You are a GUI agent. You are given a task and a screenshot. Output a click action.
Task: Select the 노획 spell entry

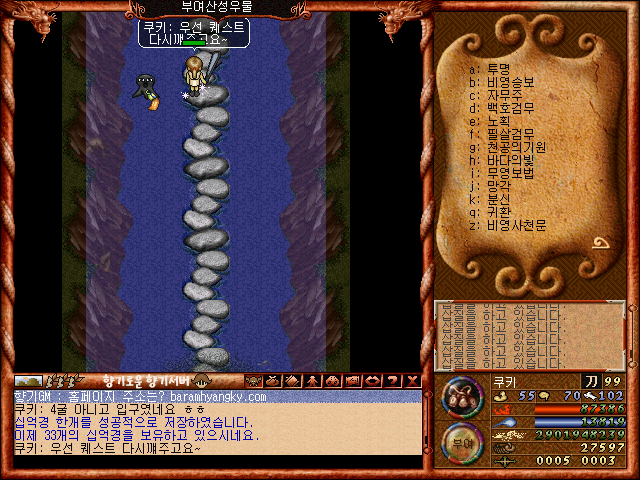(x=498, y=121)
